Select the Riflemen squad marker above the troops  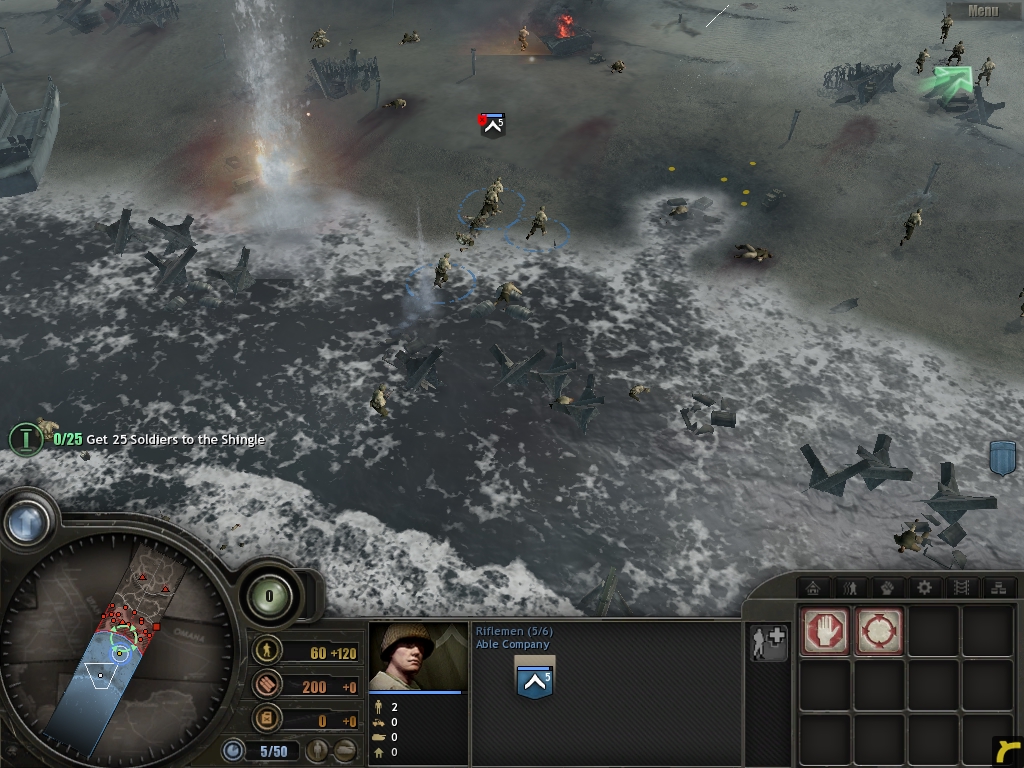492,124
